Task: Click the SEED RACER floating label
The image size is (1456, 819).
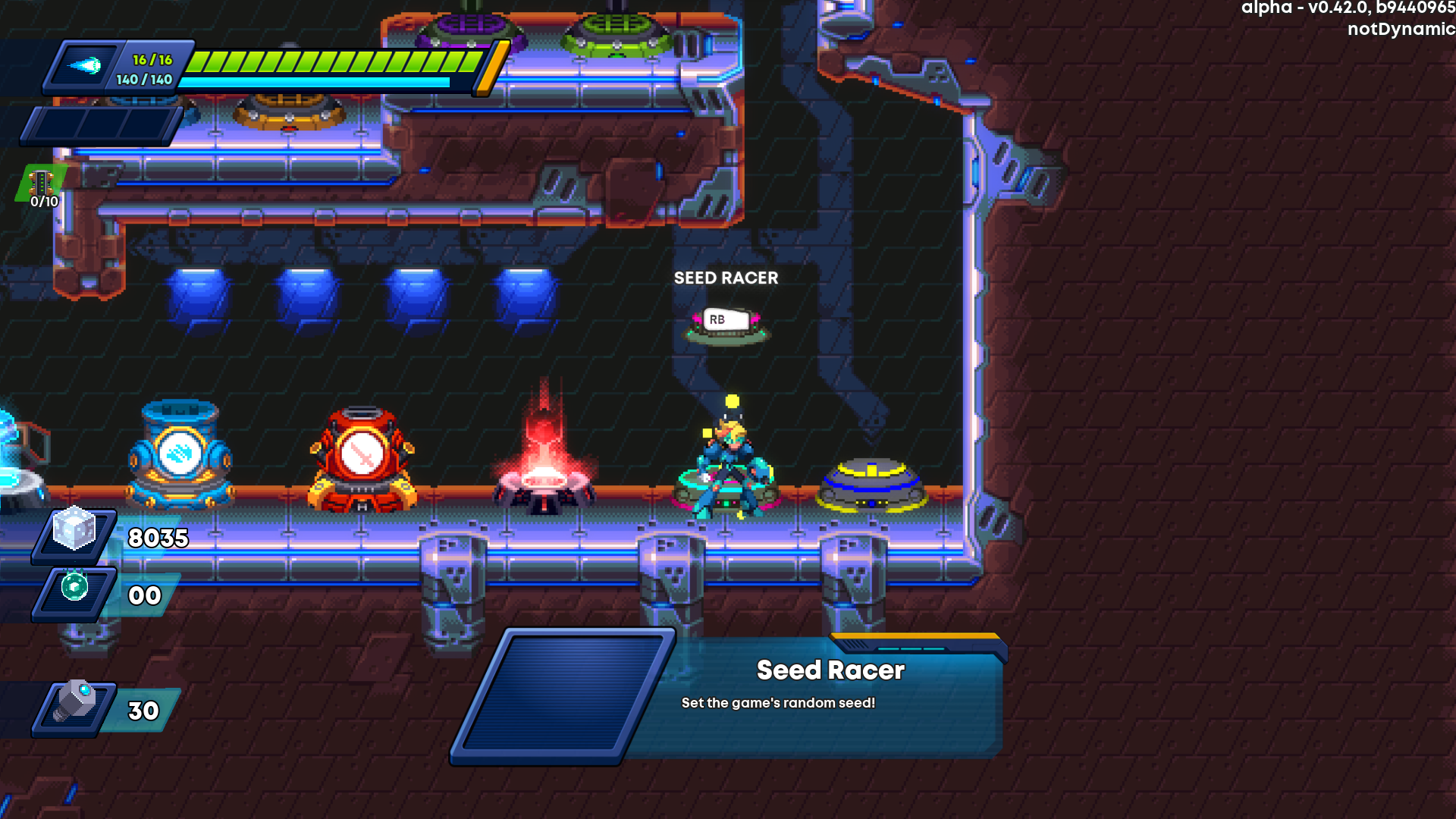Action: [726, 278]
